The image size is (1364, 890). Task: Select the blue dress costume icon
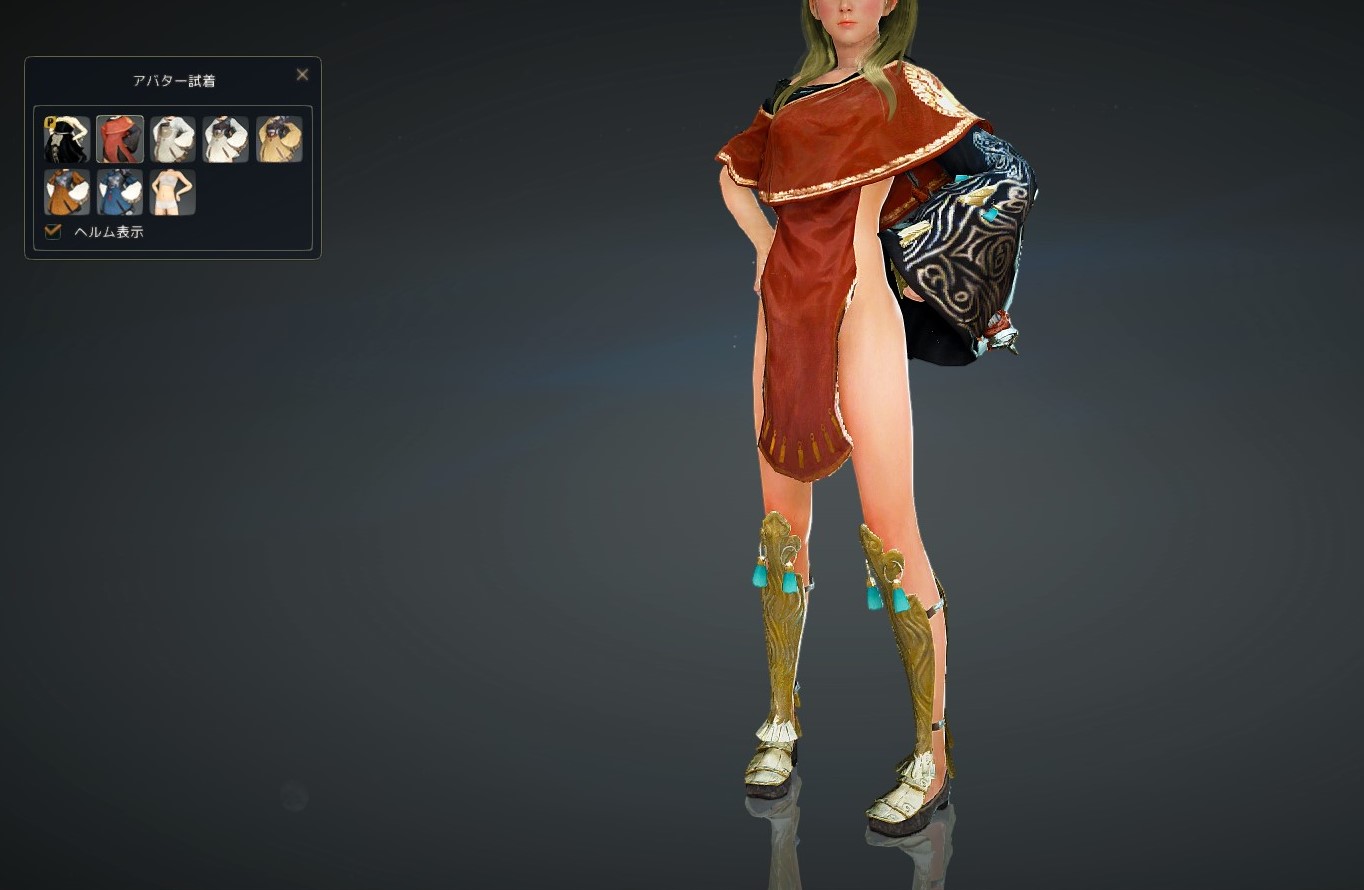point(119,192)
